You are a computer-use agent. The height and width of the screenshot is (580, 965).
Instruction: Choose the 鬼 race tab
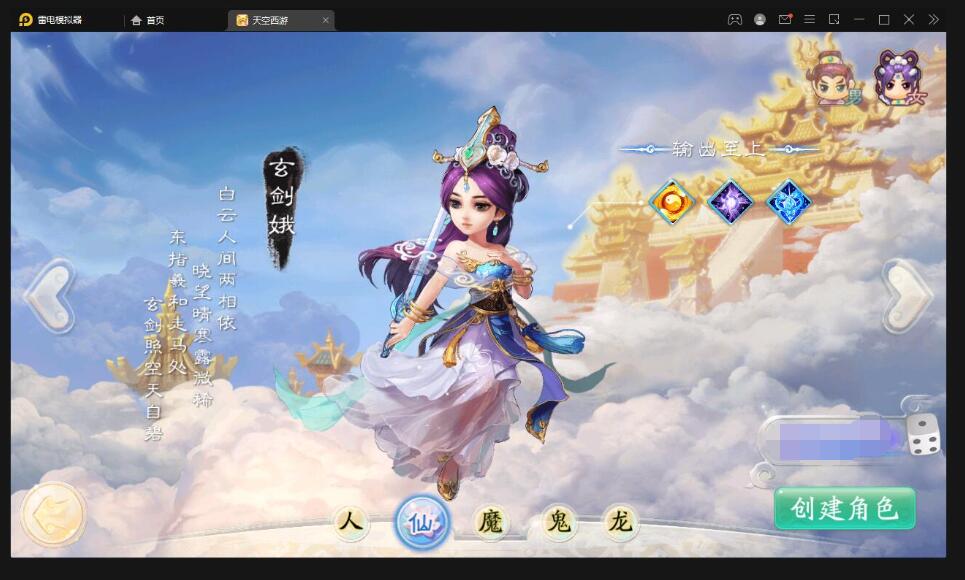pos(558,522)
